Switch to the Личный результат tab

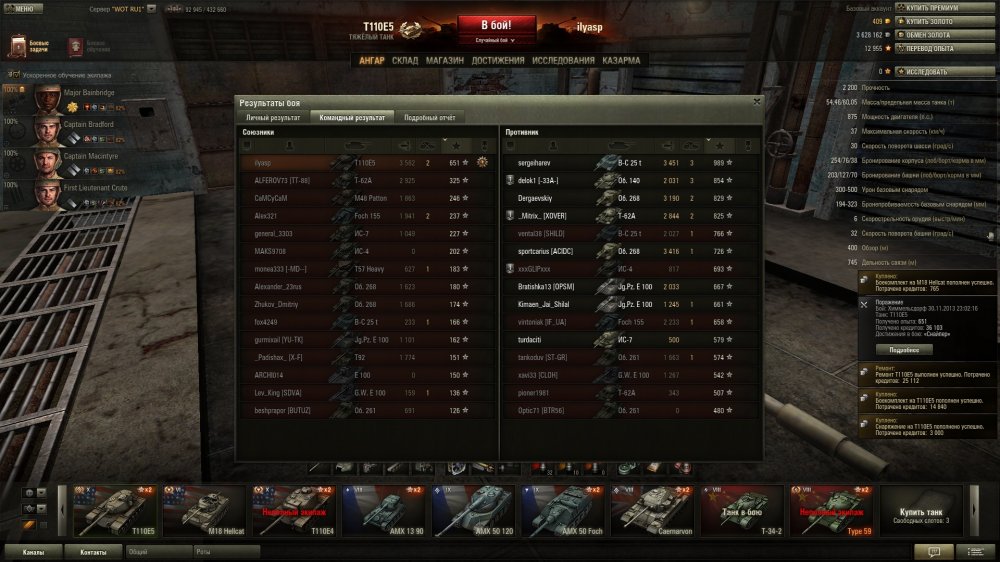click(272, 117)
